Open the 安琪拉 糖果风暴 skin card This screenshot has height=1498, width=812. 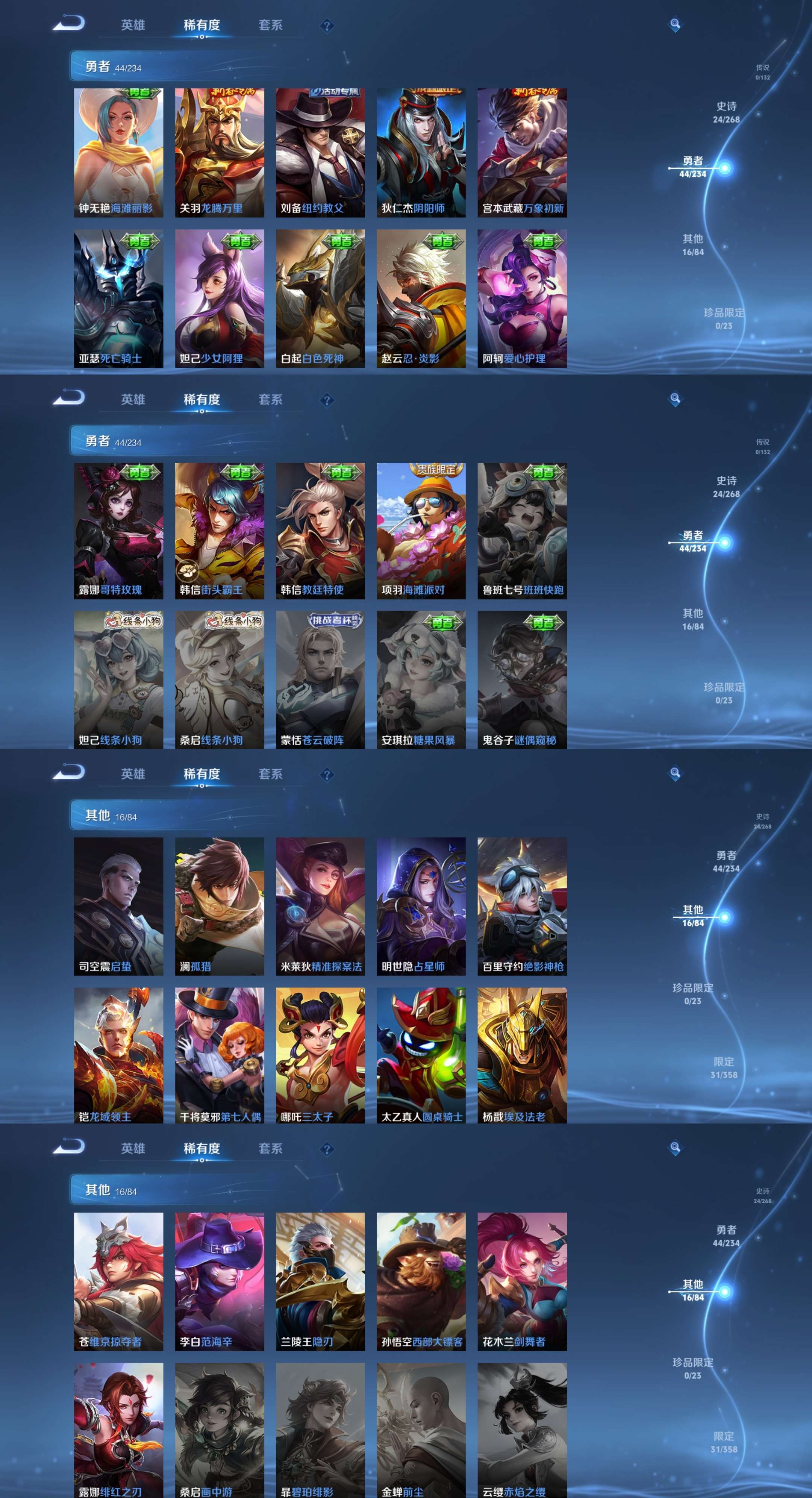421,679
